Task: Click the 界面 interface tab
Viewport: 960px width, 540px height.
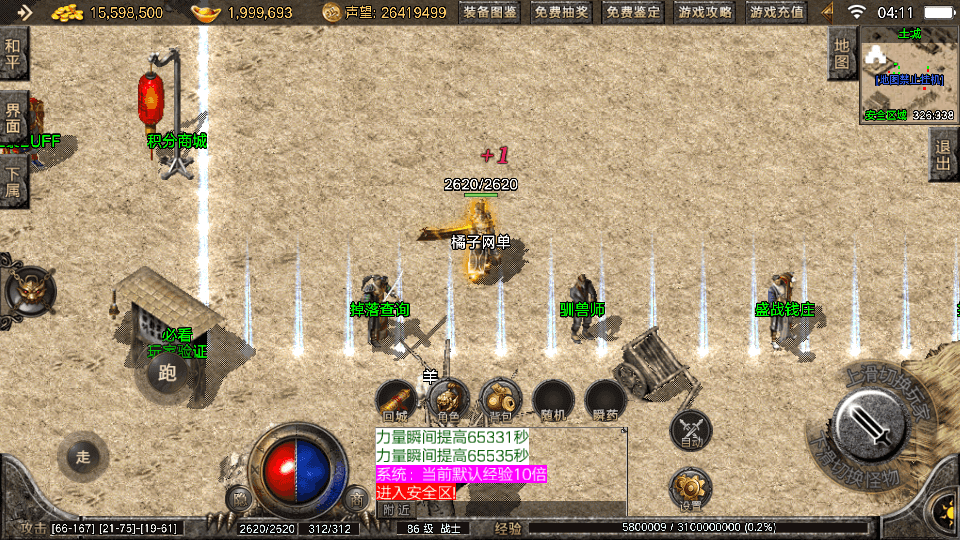Action: 13,118
